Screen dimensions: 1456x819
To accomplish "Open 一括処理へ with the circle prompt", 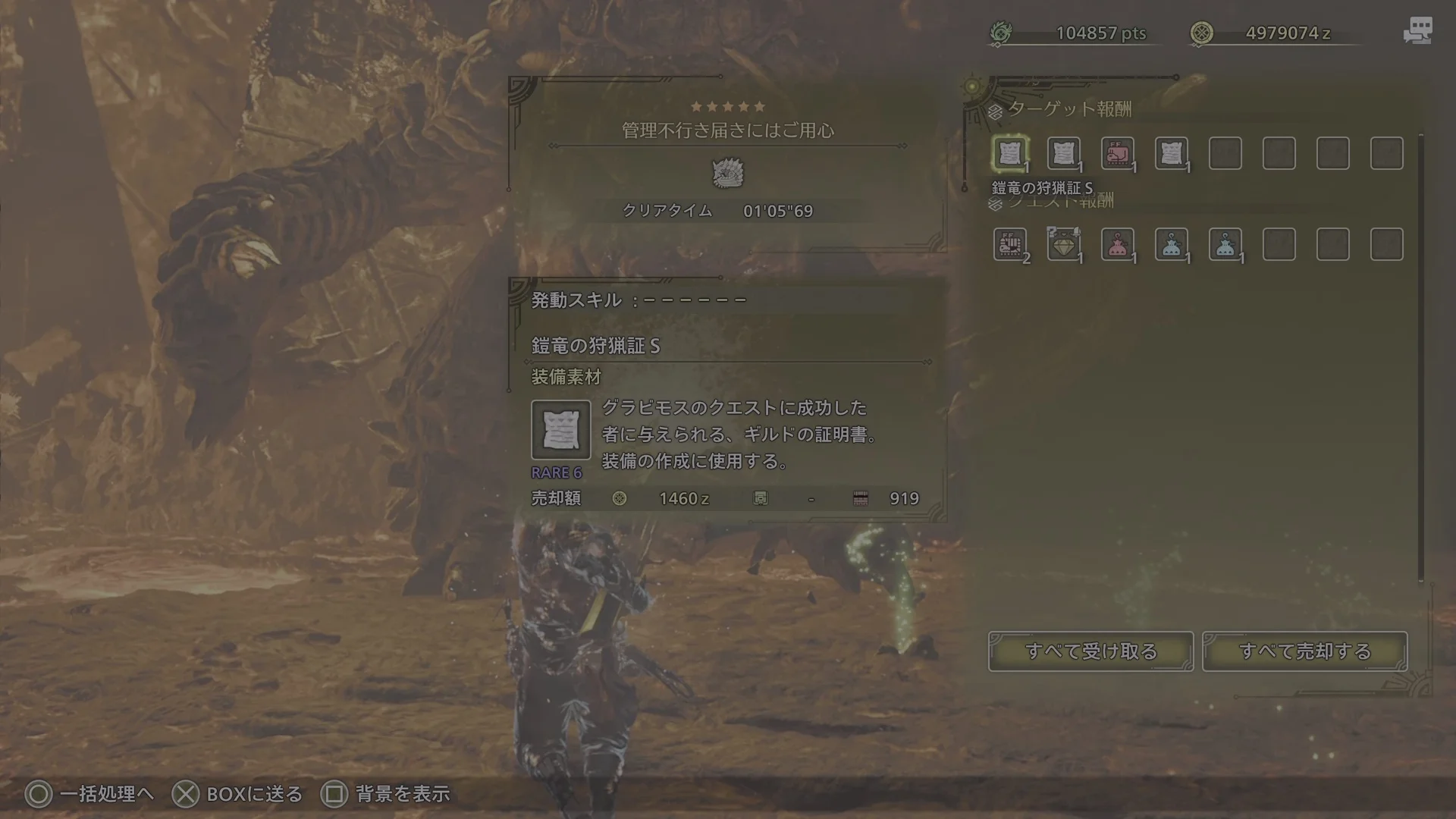I will point(91,794).
